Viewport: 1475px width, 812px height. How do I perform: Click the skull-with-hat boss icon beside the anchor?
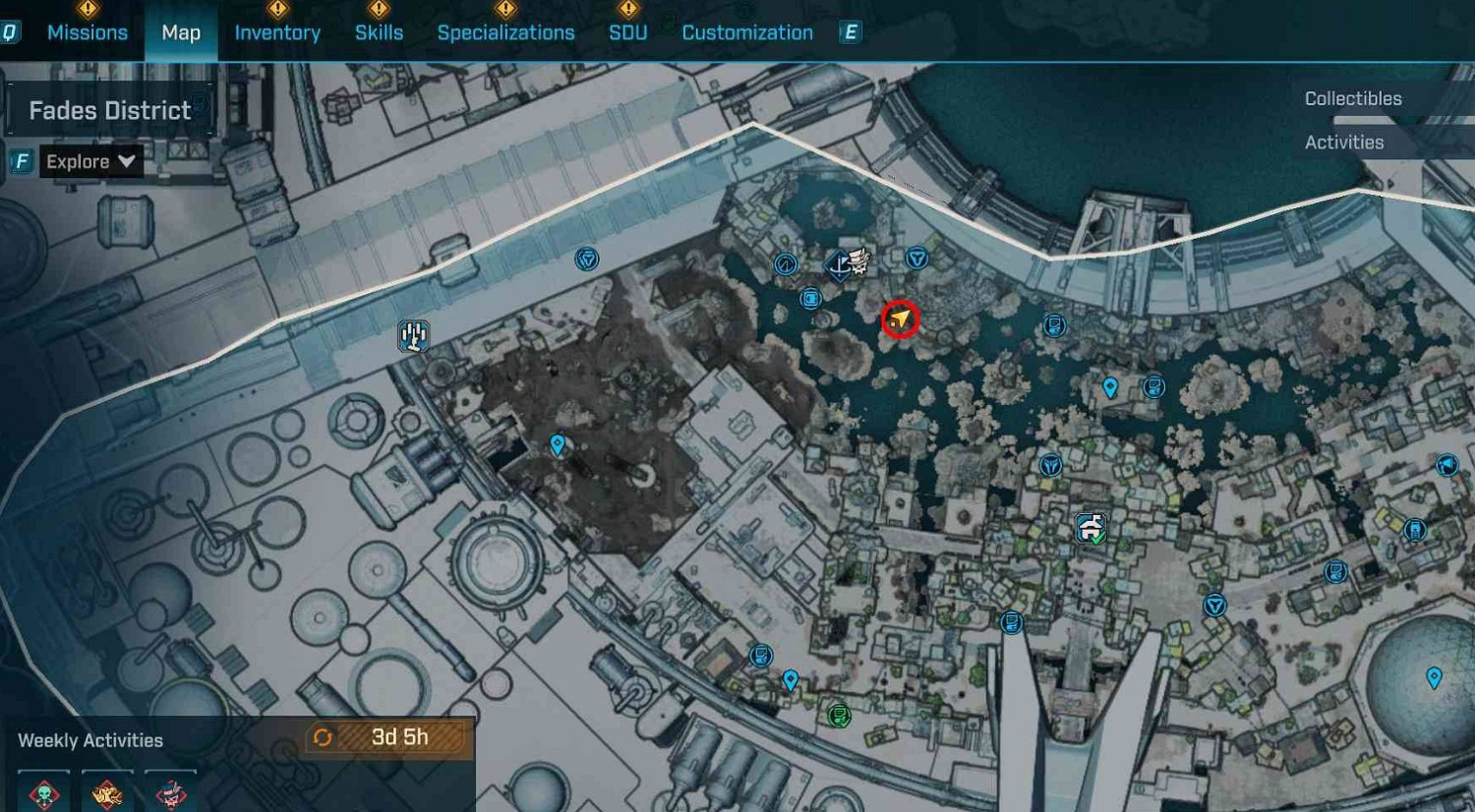click(858, 260)
